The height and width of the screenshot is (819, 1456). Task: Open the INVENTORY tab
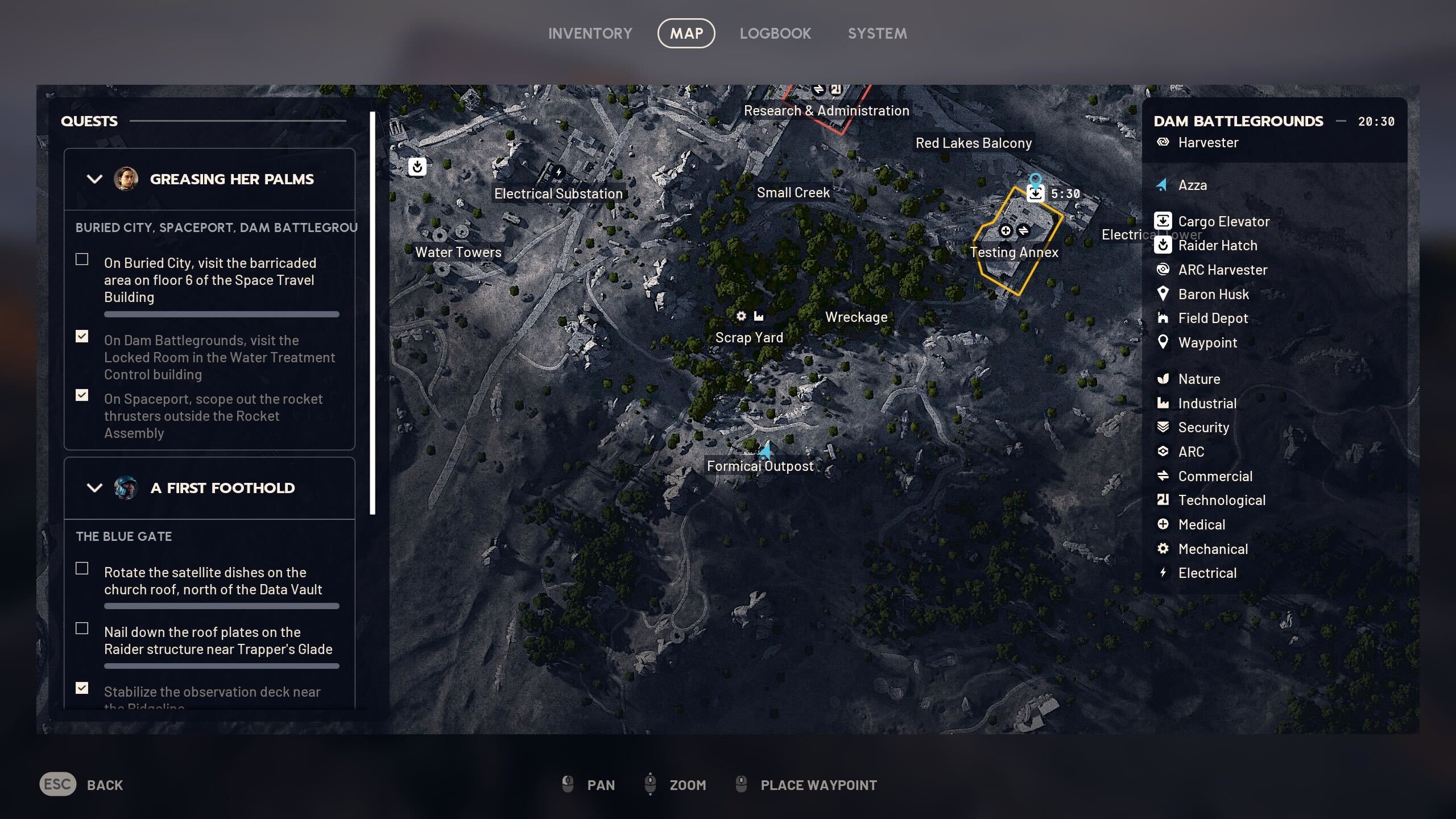[x=590, y=33]
